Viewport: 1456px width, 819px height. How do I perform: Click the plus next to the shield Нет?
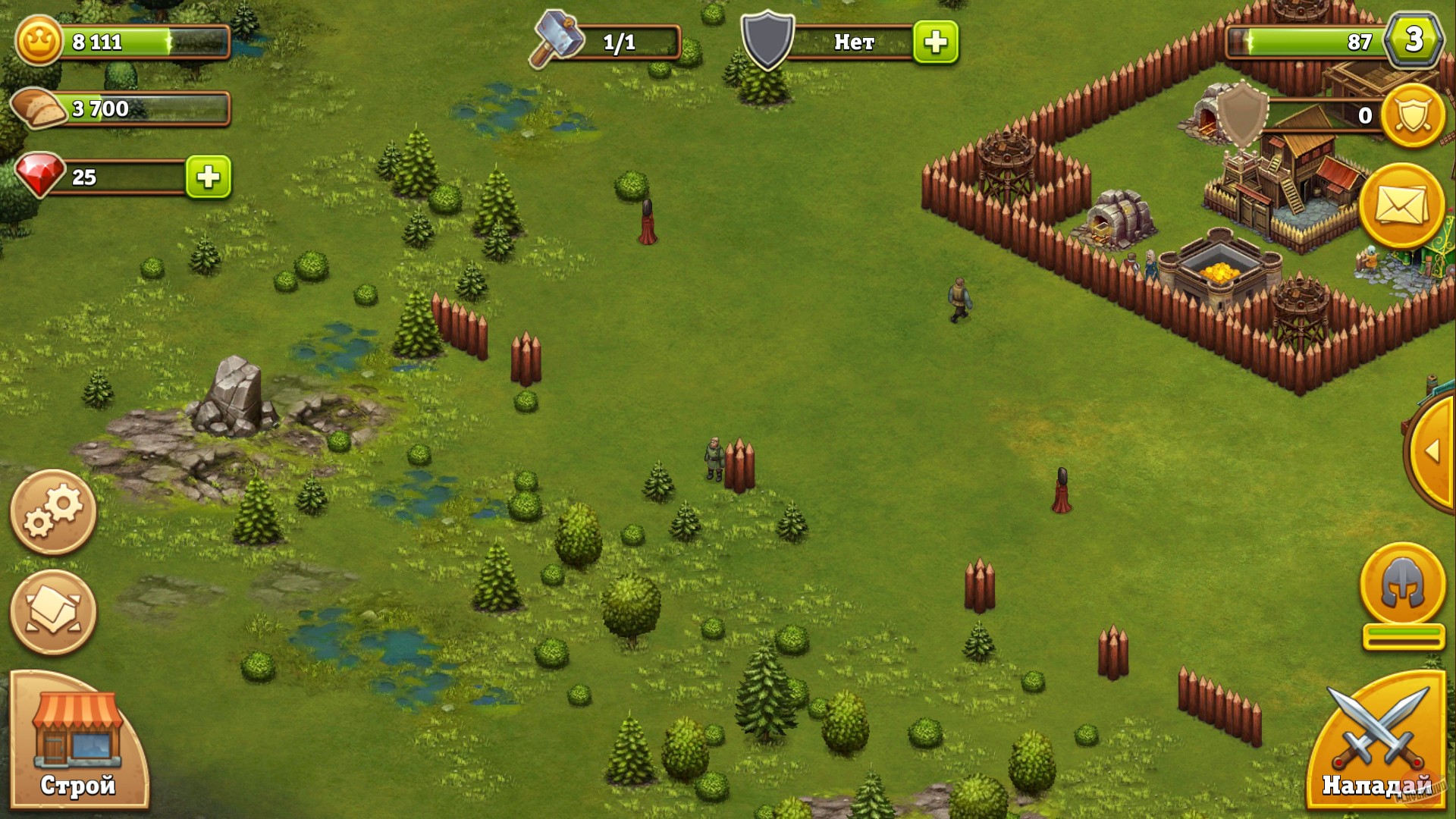(x=940, y=43)
